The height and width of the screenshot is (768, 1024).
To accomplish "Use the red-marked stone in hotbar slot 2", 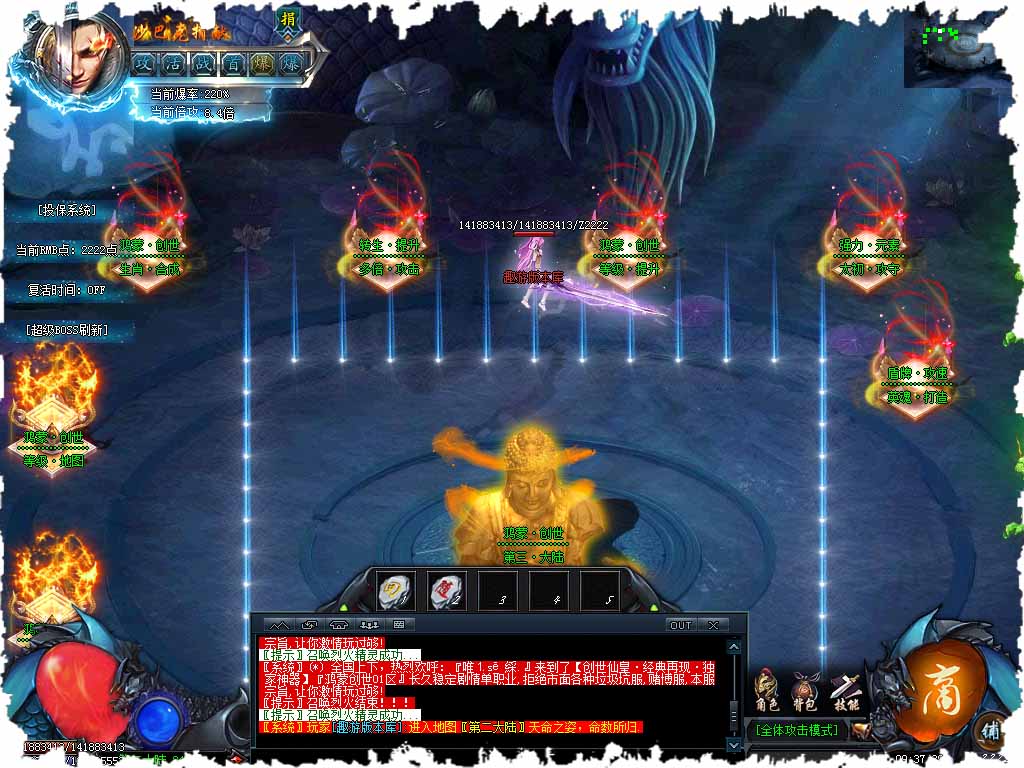I will click(446, 591).
